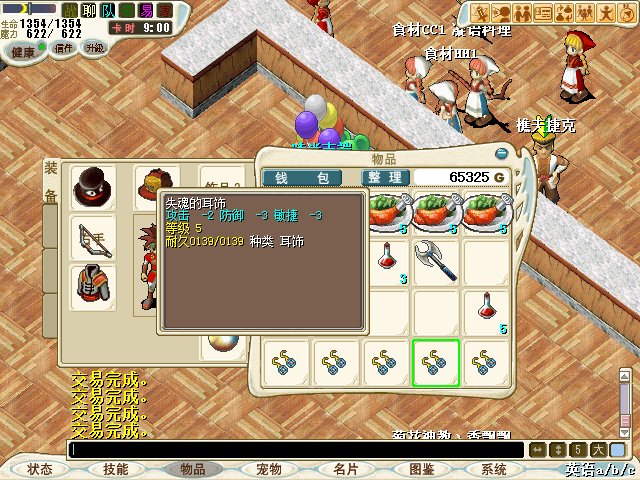Select the battle axe inventory slot
The width and height of the screenshot is (640, 480).
point(435,260)
